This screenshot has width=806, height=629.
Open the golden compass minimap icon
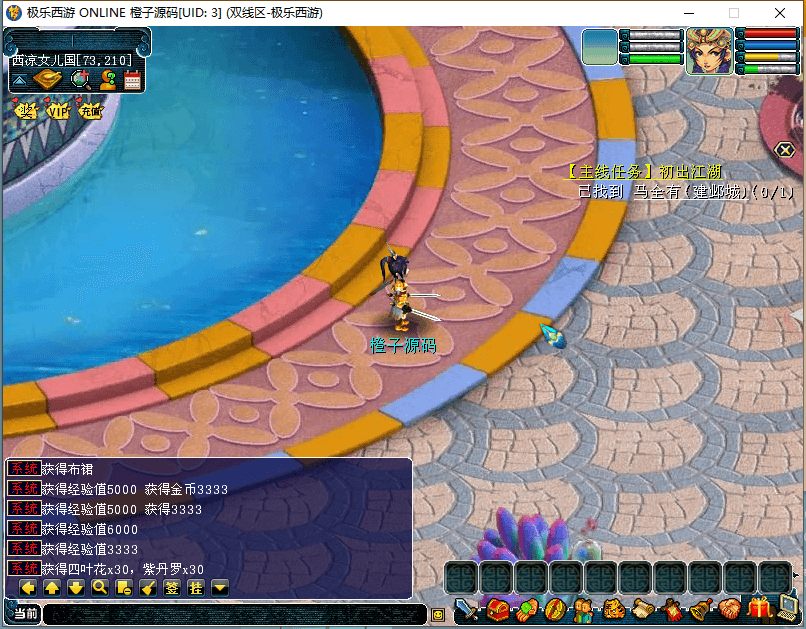(47, 80)
